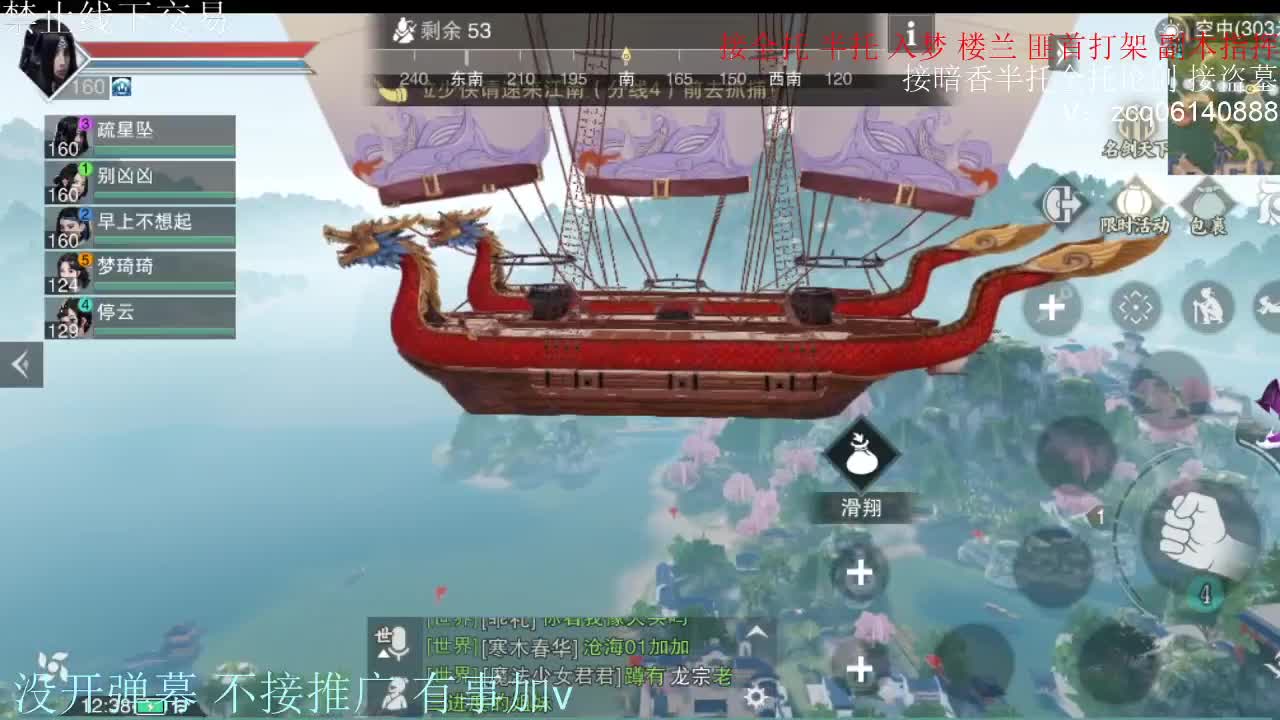Collapse the team list with the left arrow
This screenshot has height=720, width=1280.
(x=20, y=364)
